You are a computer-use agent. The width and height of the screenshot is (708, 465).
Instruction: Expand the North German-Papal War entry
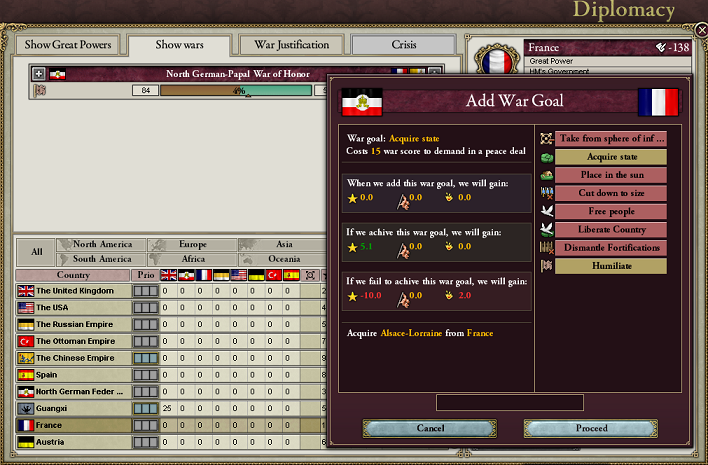(x=39, y=73)
